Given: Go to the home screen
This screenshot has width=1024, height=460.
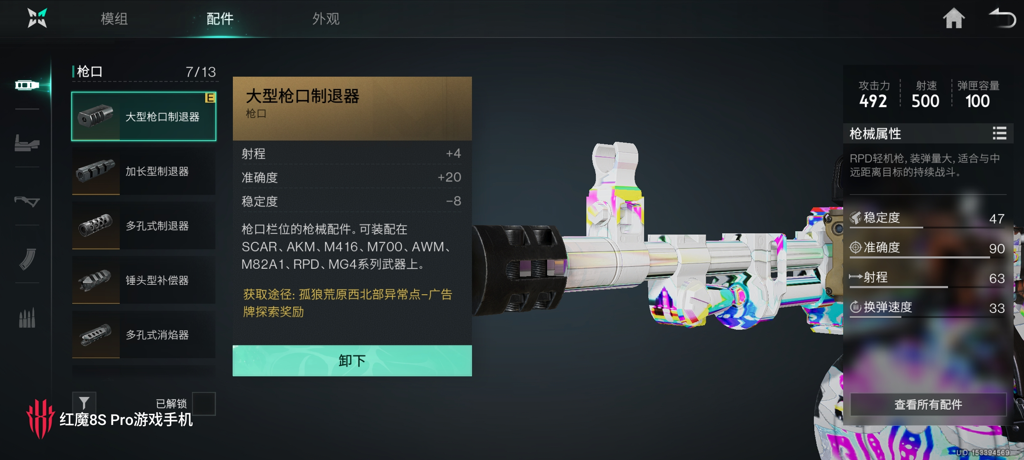Looking at the screenshot, I should click(x=954, y=18).
